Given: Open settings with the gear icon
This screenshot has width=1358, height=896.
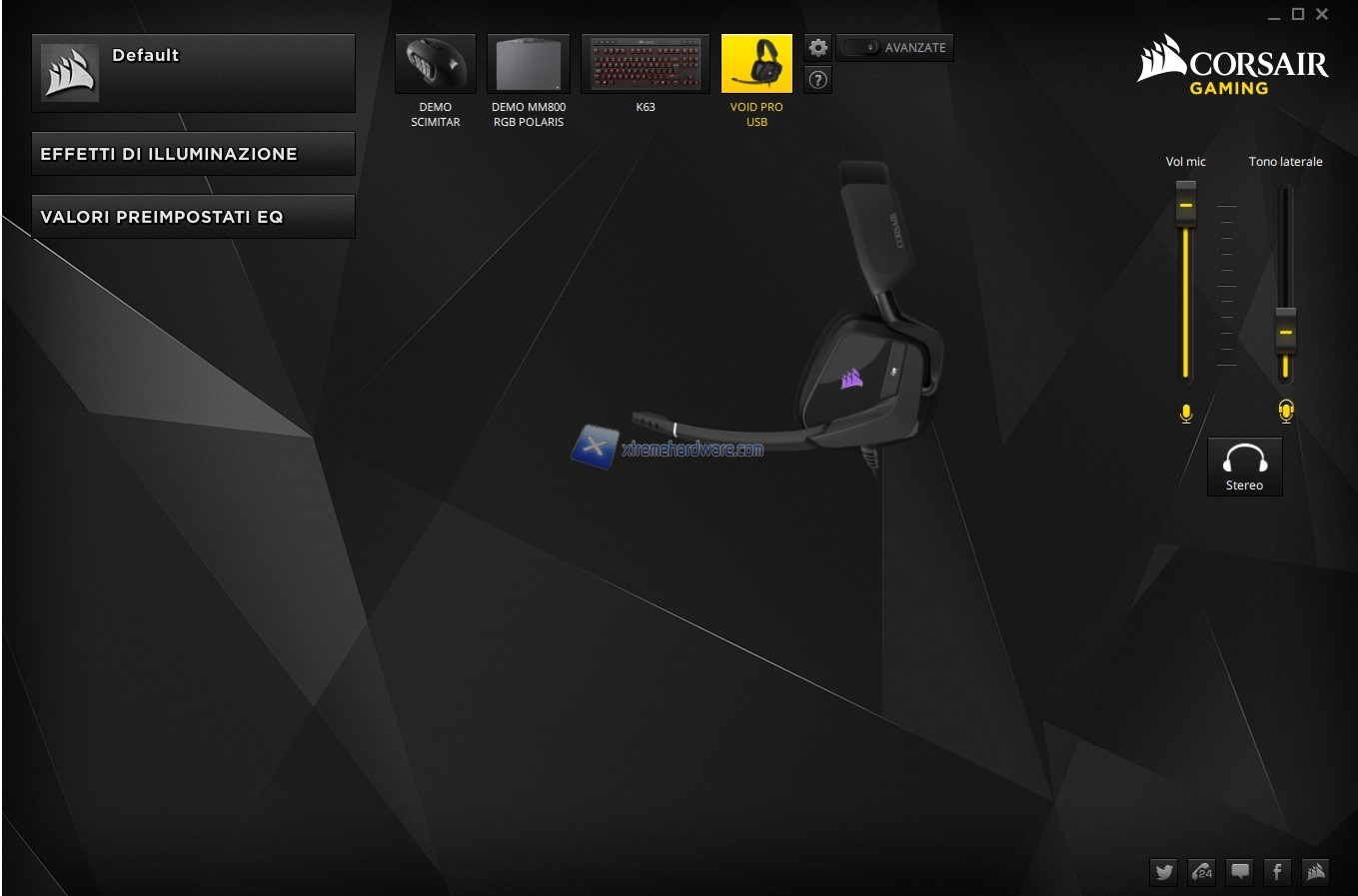Looking at the screenshot, I should point(818,48).
